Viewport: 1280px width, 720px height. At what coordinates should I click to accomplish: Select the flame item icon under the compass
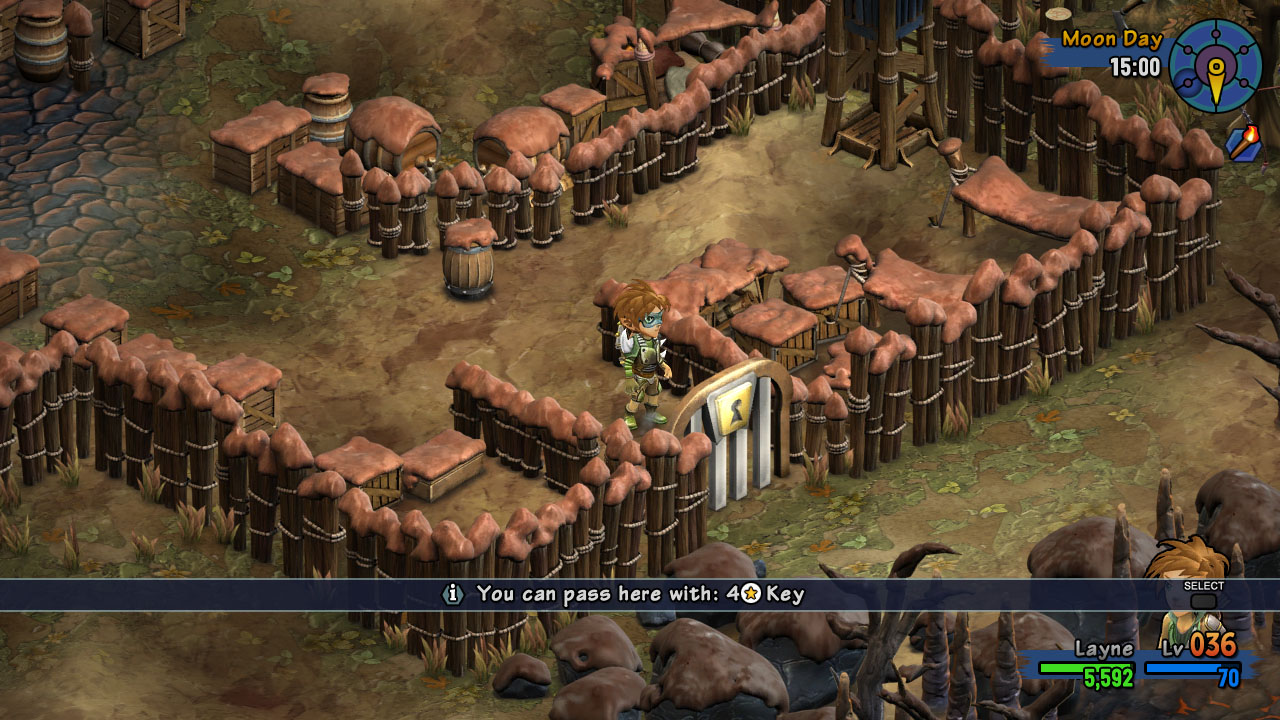(x=1243, y=144)
